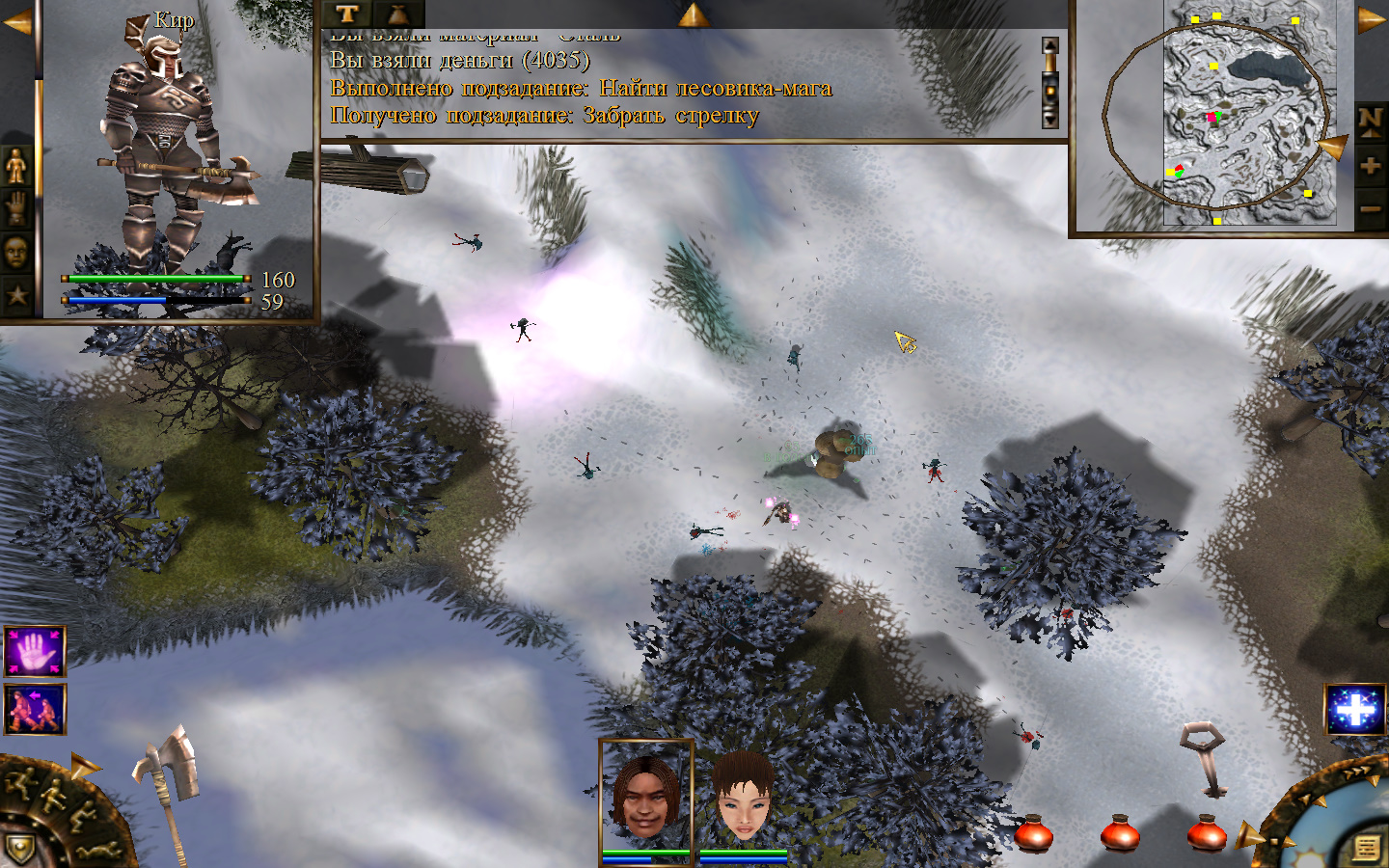Open the scroll journal icon in the corner
This screenshot has width=1389, height=868.
click(x=1367, y=848)
